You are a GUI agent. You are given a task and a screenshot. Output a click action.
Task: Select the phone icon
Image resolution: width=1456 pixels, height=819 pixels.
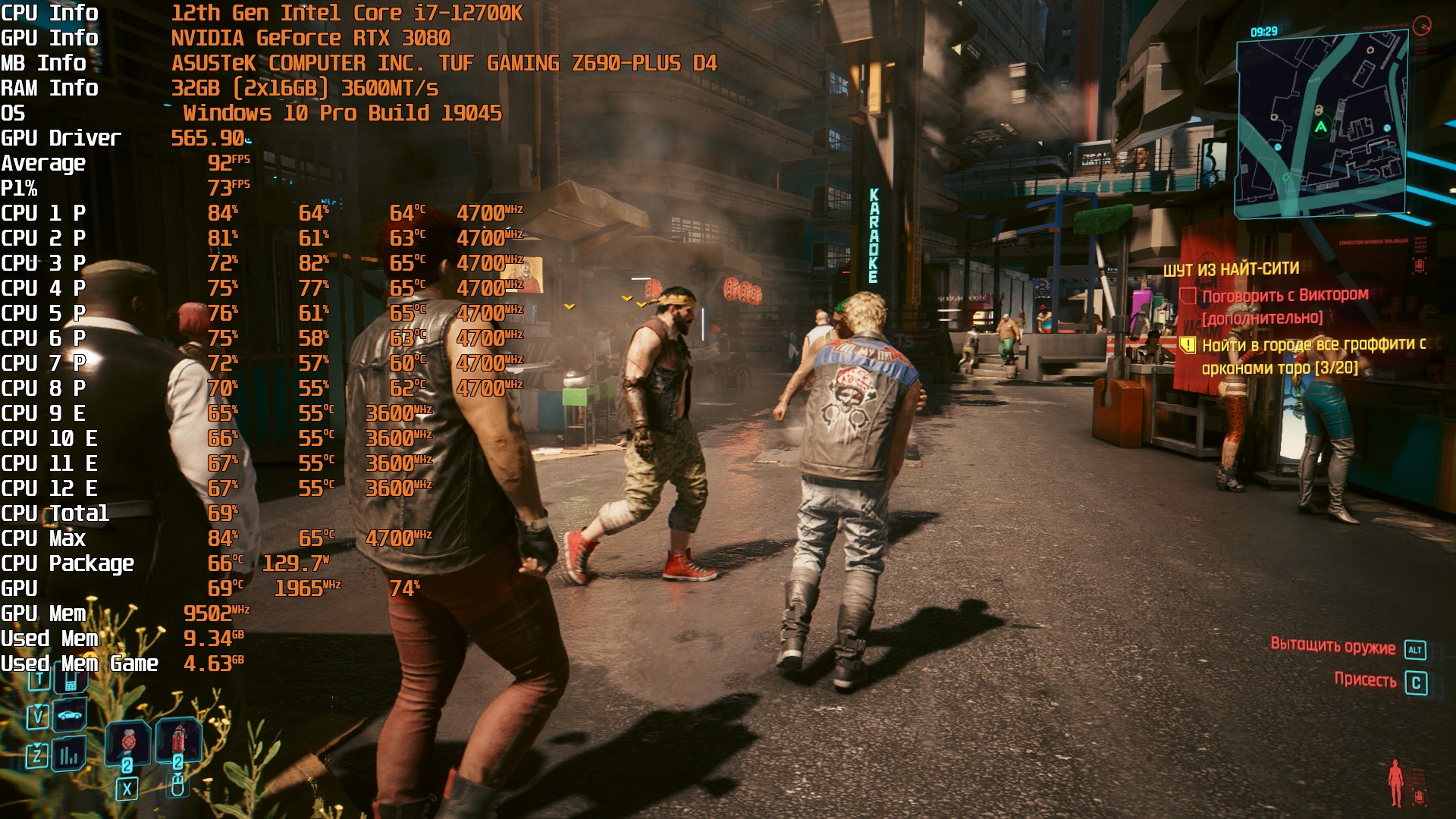(70, 679)
